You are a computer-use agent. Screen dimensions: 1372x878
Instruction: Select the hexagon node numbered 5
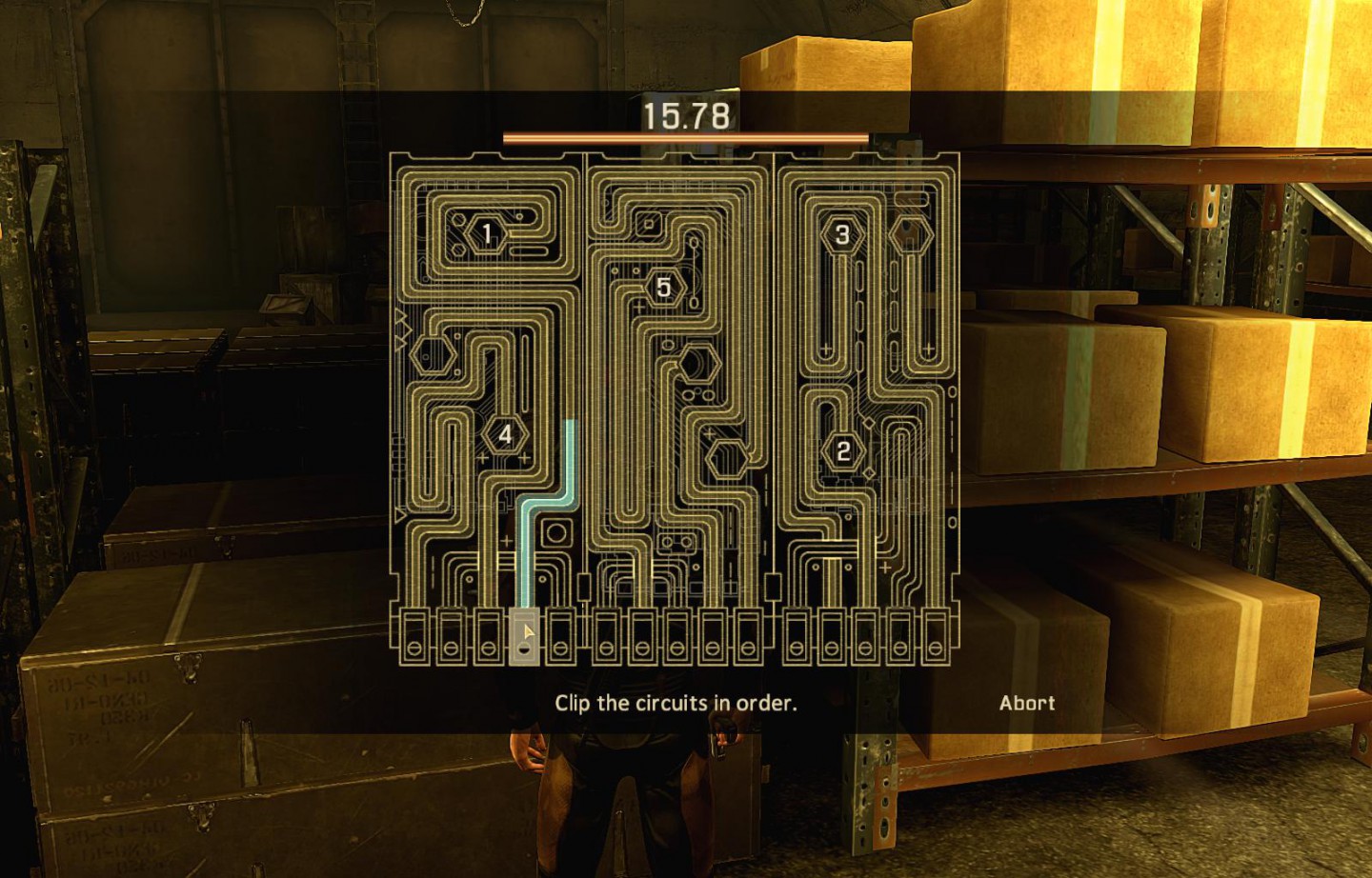click(663, 287)
